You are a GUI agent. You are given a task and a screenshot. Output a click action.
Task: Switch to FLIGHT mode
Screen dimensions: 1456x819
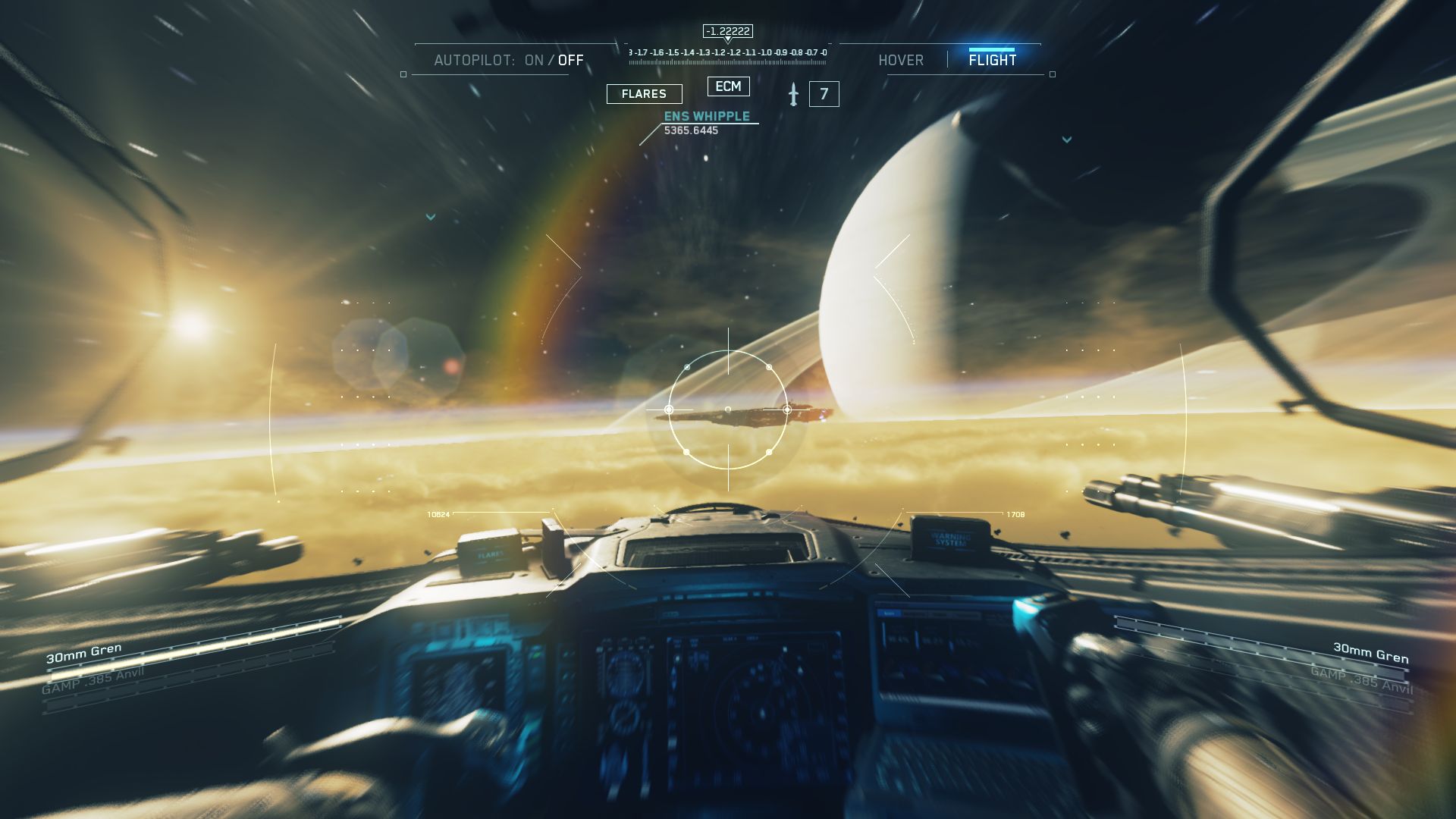pyautogui.click(x=992, y=60)
